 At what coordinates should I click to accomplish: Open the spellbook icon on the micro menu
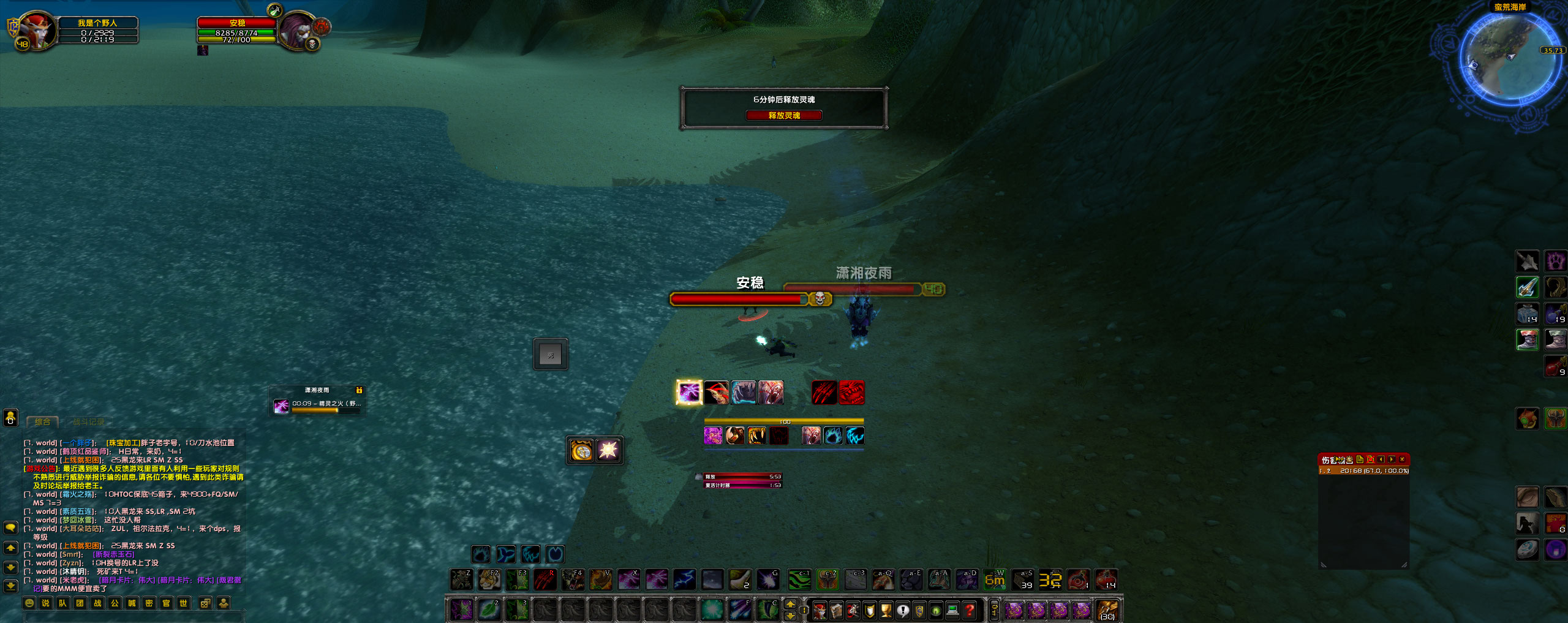tap(837, 611)
